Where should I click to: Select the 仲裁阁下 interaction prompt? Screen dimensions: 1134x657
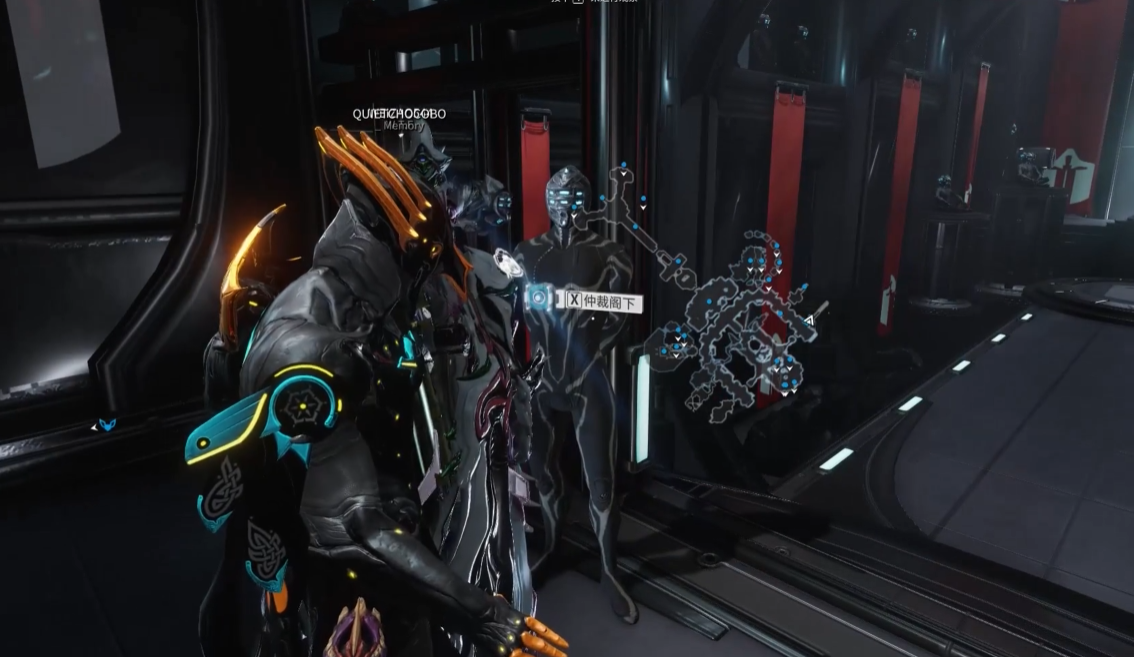[x=602, y=299]
